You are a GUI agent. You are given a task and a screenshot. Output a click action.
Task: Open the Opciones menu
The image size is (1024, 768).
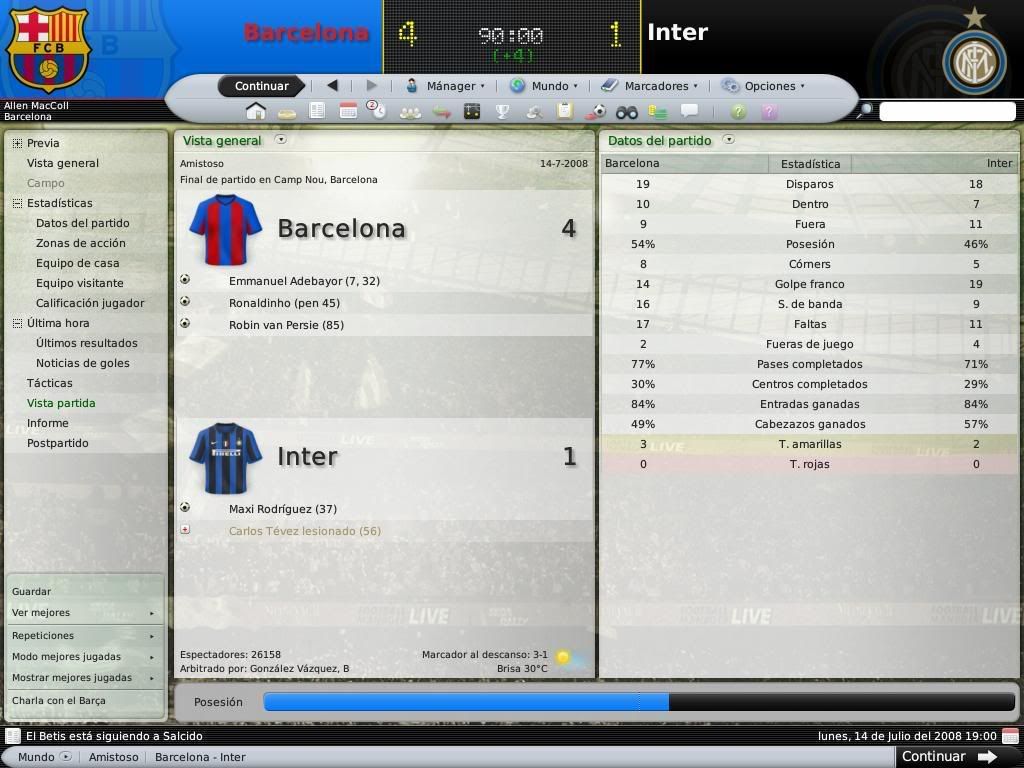[x=763, y=86]
